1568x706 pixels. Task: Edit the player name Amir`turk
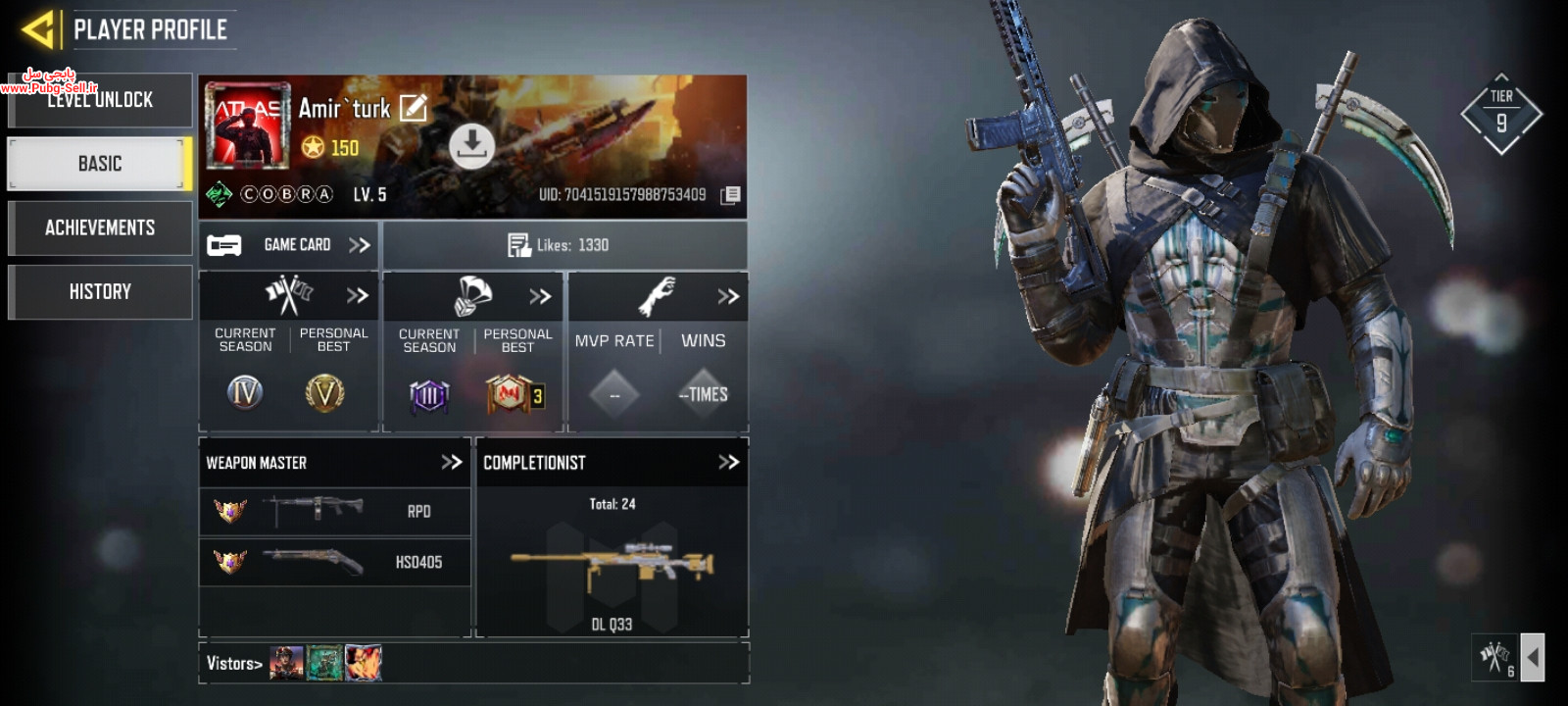pyautogui.click(x=414, y=108)
